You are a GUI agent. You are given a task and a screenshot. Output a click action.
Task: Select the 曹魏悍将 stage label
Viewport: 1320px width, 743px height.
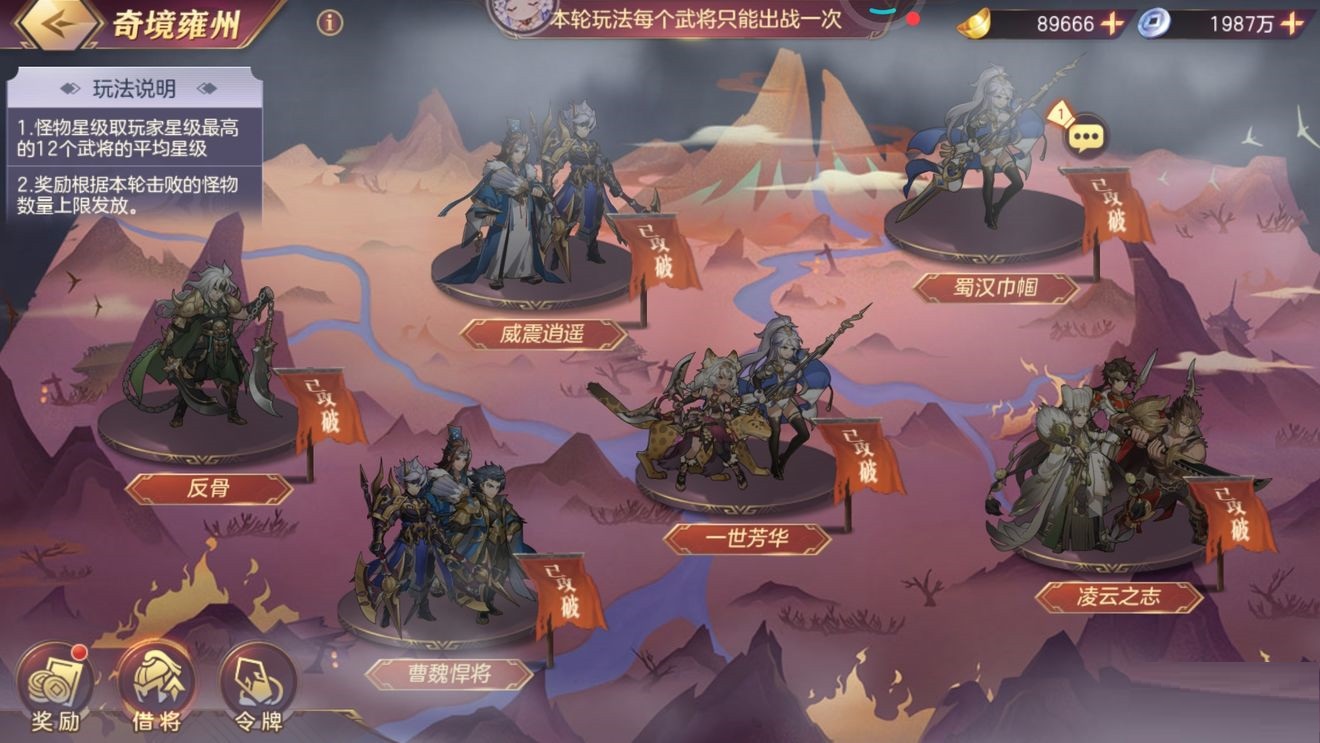pyautogui.click(x=450, y=671)
